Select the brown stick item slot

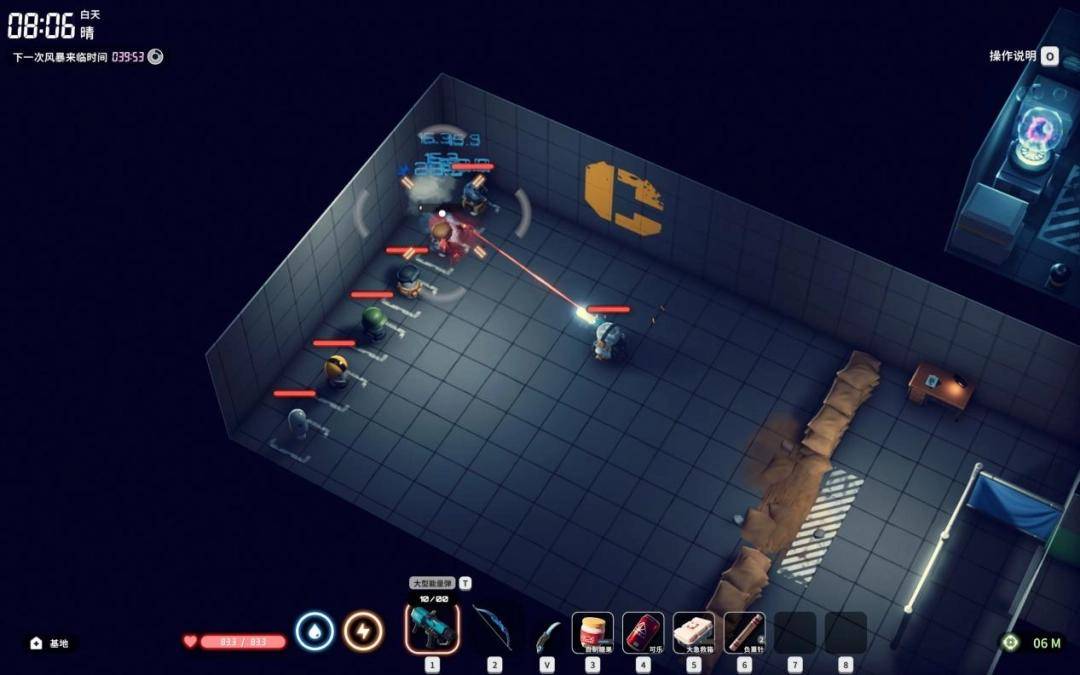pyautogui.click(x=744, y=632)
